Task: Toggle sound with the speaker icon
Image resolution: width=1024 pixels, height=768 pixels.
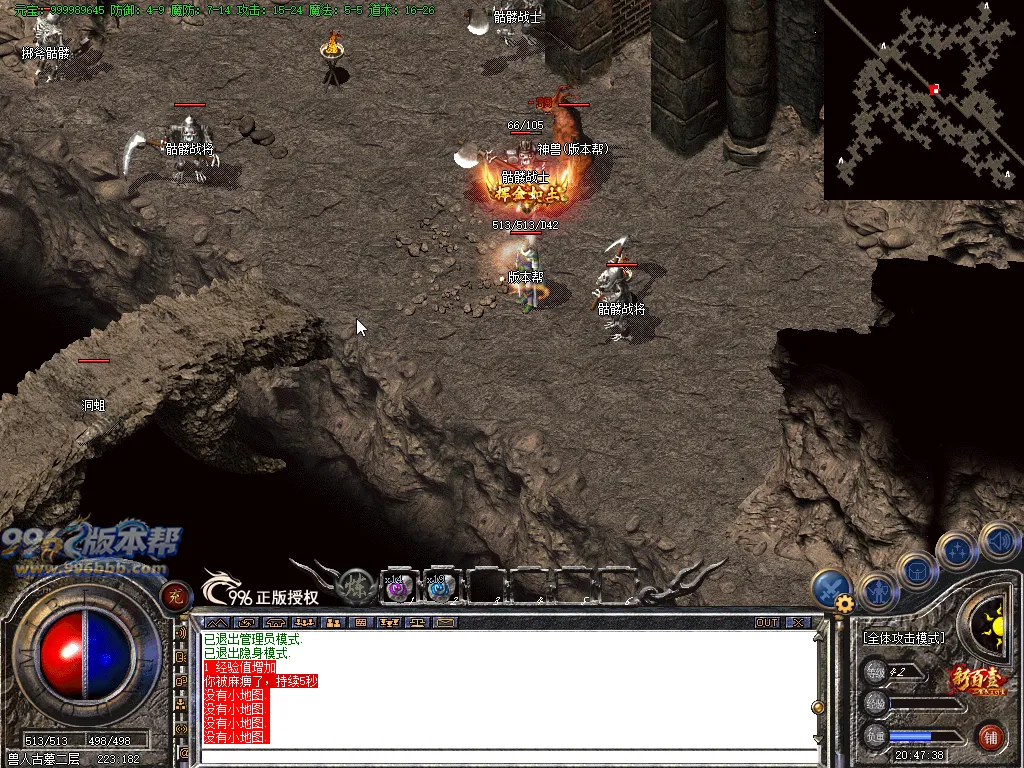Action: pyautogui.click(x=998, y=542)
